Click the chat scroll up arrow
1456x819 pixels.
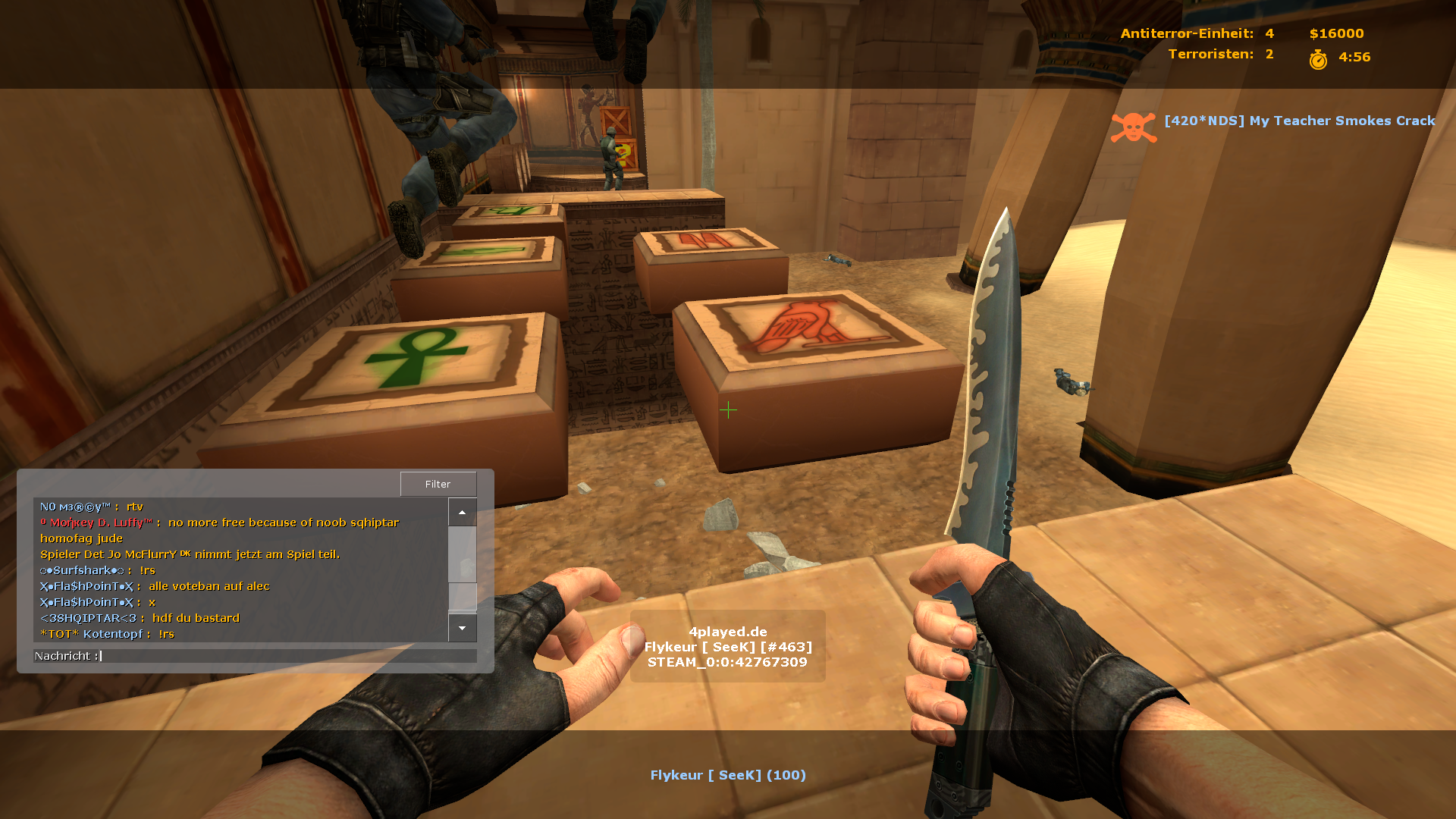[462, 513]
